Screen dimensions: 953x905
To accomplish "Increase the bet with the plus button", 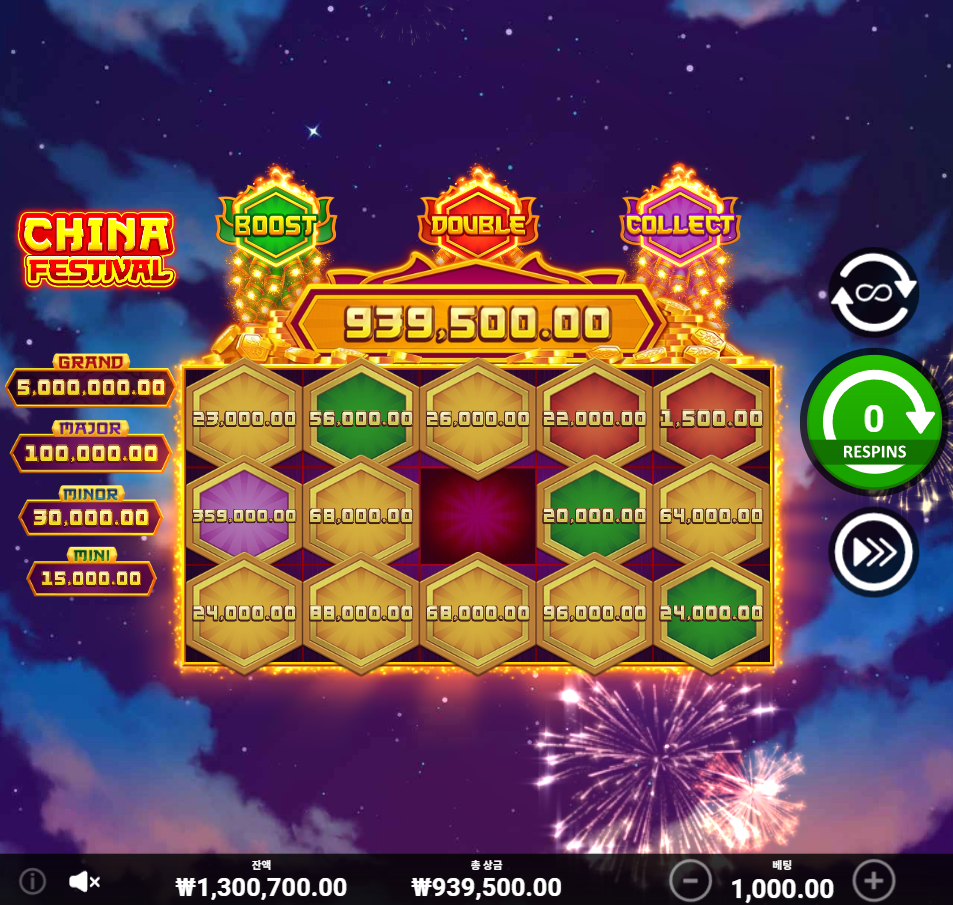I will pyautogui.click(x=873, y=881).
